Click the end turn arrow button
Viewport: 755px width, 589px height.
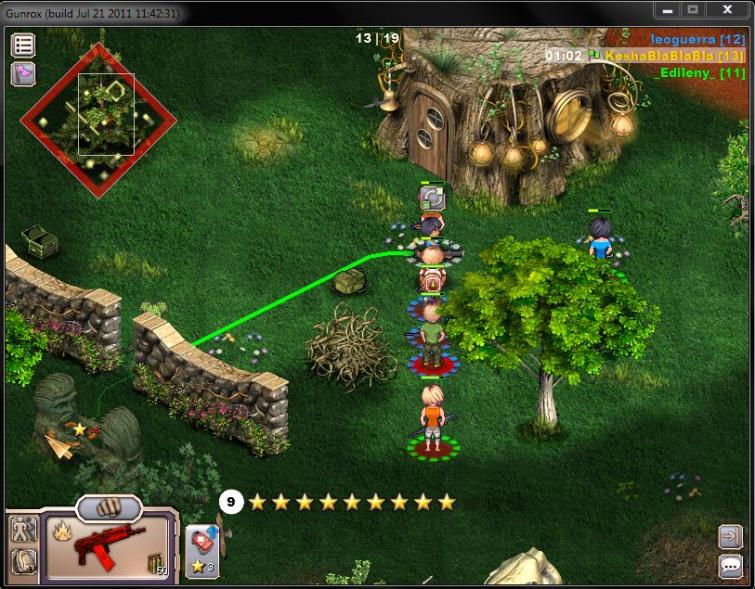(729, 537)
